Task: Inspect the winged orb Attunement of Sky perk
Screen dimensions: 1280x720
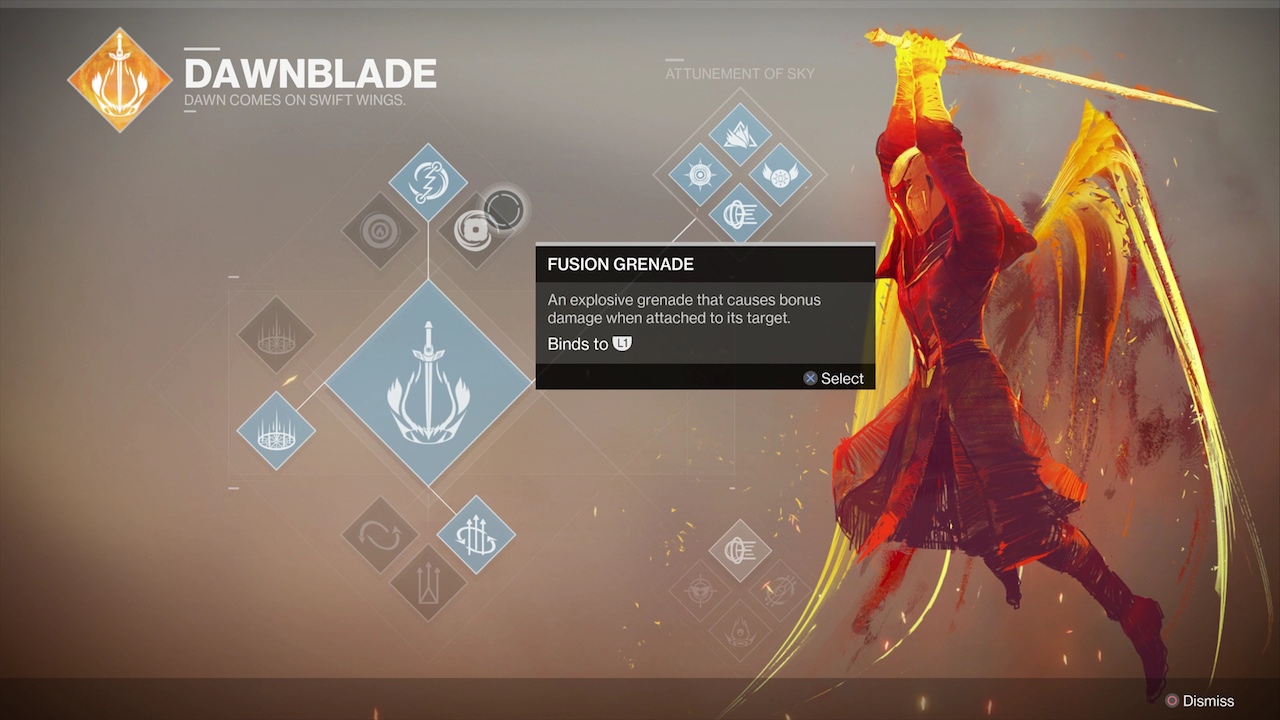Action: point(780,174)
